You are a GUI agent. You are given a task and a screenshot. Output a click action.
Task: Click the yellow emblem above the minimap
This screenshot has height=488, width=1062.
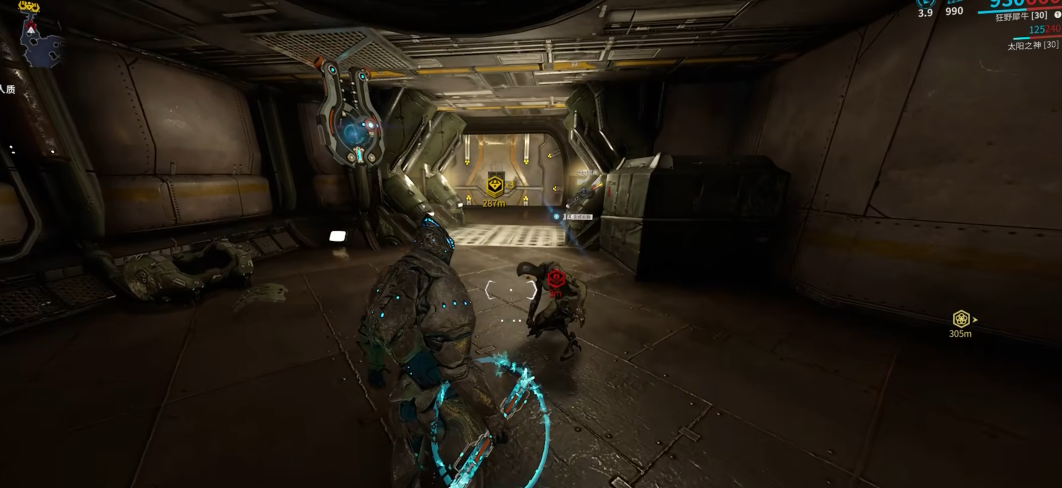[29, 7]
